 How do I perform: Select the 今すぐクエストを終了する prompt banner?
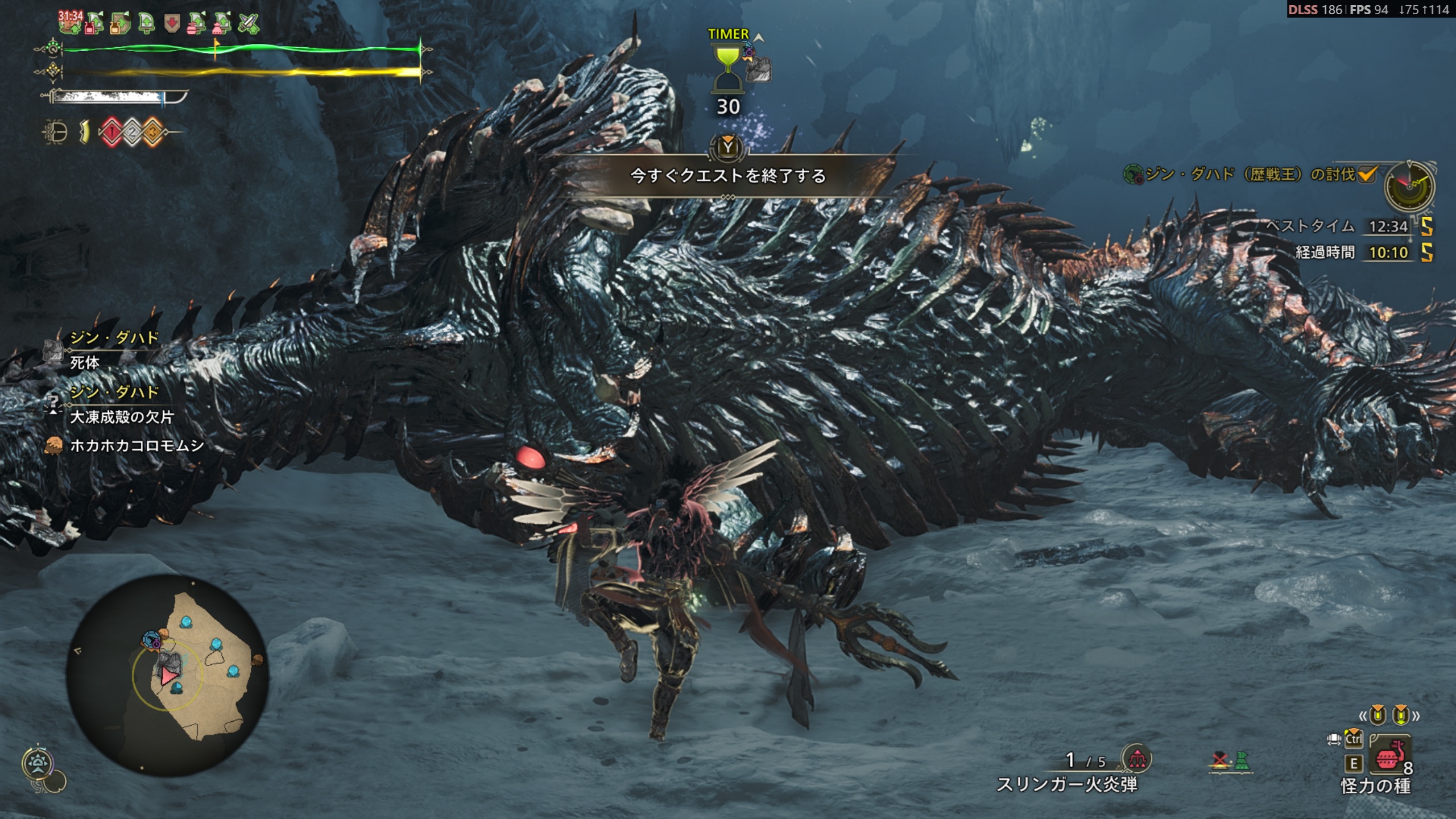click(728, 176)
